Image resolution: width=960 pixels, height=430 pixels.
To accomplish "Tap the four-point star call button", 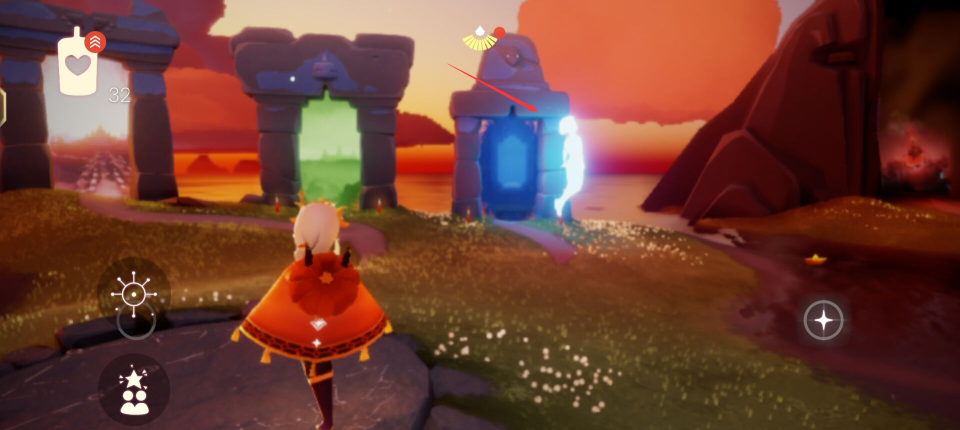I will (823, 320).
